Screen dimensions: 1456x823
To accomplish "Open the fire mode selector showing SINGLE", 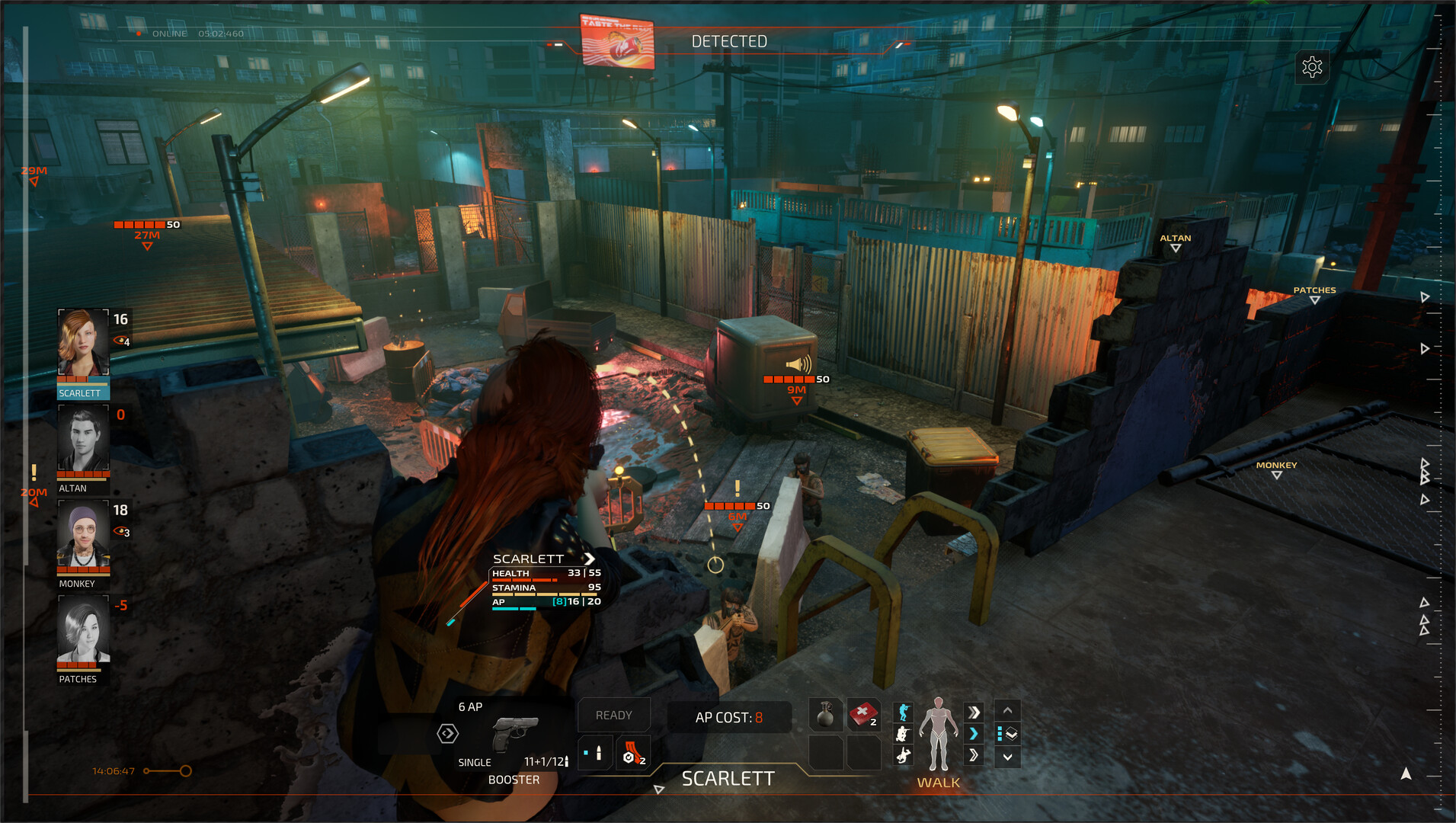I will pyautogui.click(x=475, y=762).
